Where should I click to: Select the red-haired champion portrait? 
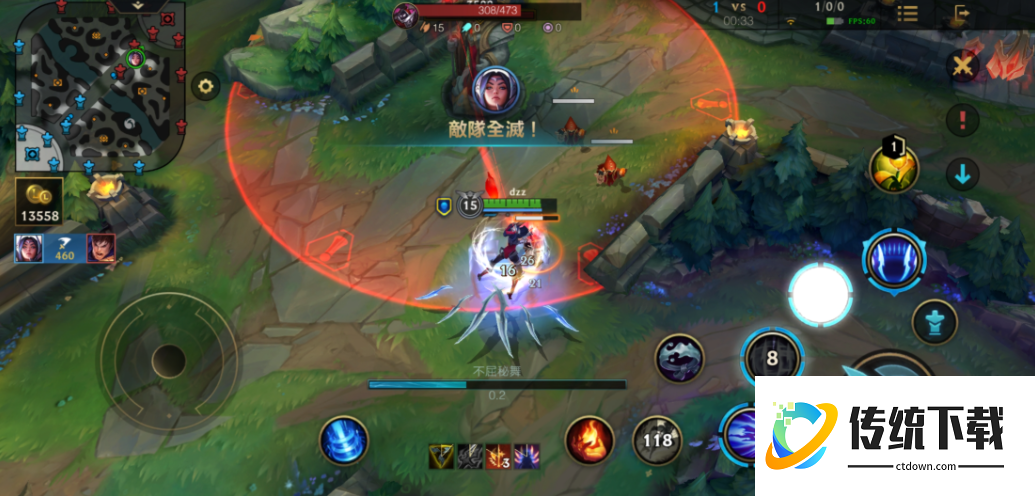pyautogui.click(x=100, y=248)
